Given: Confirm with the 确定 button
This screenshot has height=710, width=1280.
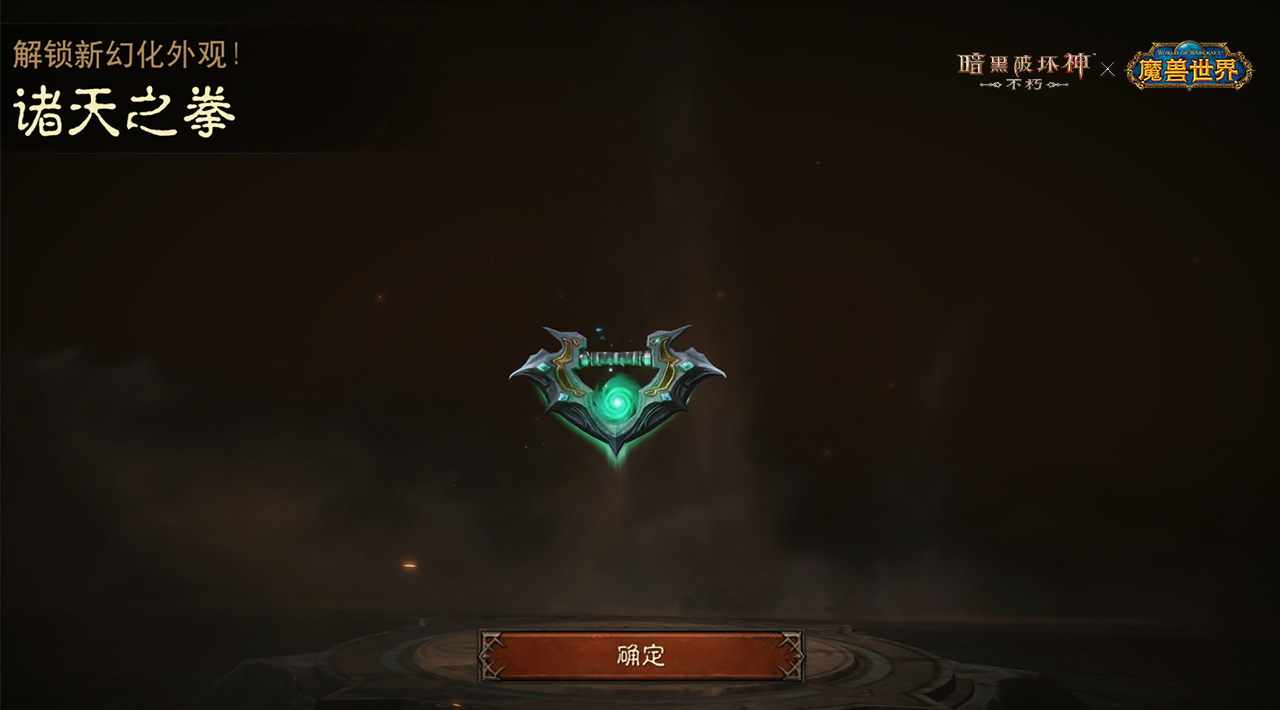Looking at the screenshot, I should tap(641, 655).
